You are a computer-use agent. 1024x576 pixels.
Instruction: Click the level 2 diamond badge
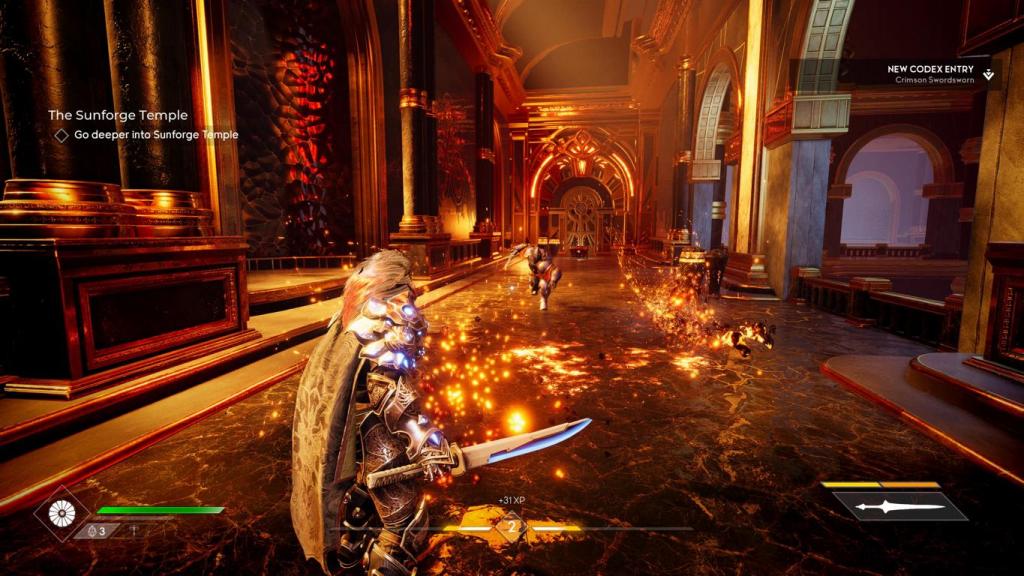click(512, 527)
